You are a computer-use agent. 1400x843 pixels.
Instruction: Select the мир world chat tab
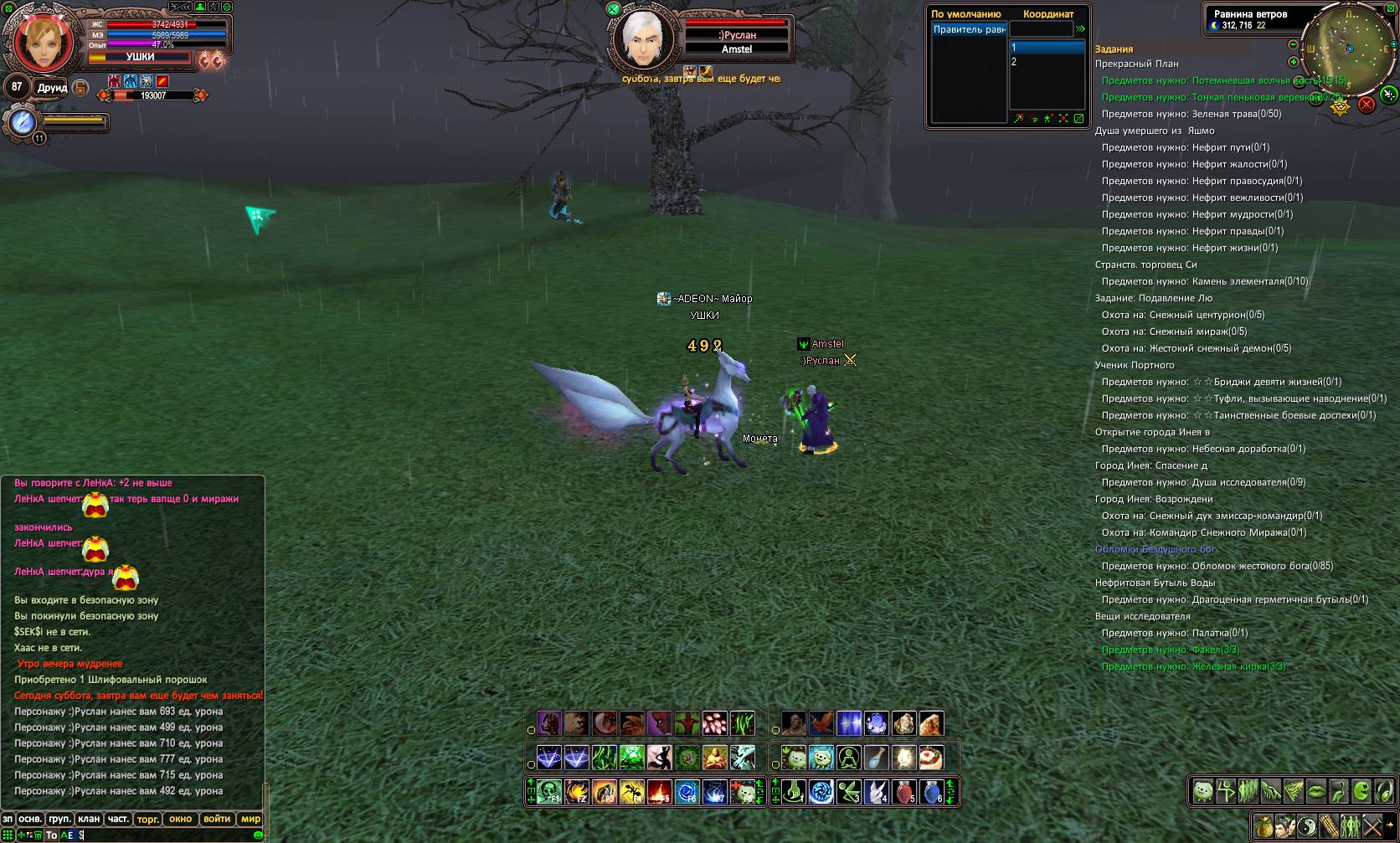click(x=250, y=819)
